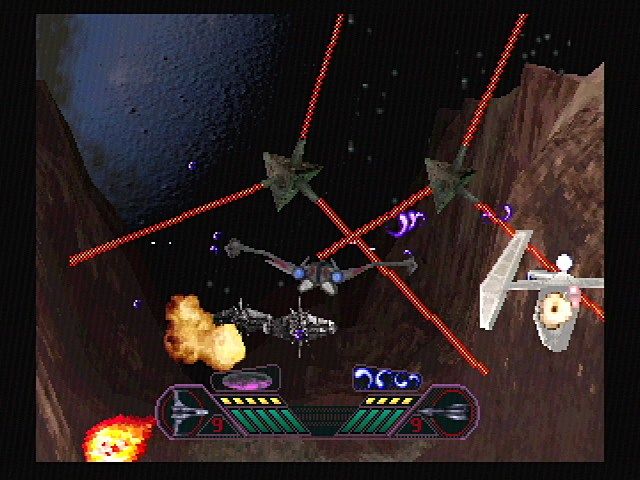Screen dimensions: 640x480
Task: Click the left ship status icon
Action: 189,410
